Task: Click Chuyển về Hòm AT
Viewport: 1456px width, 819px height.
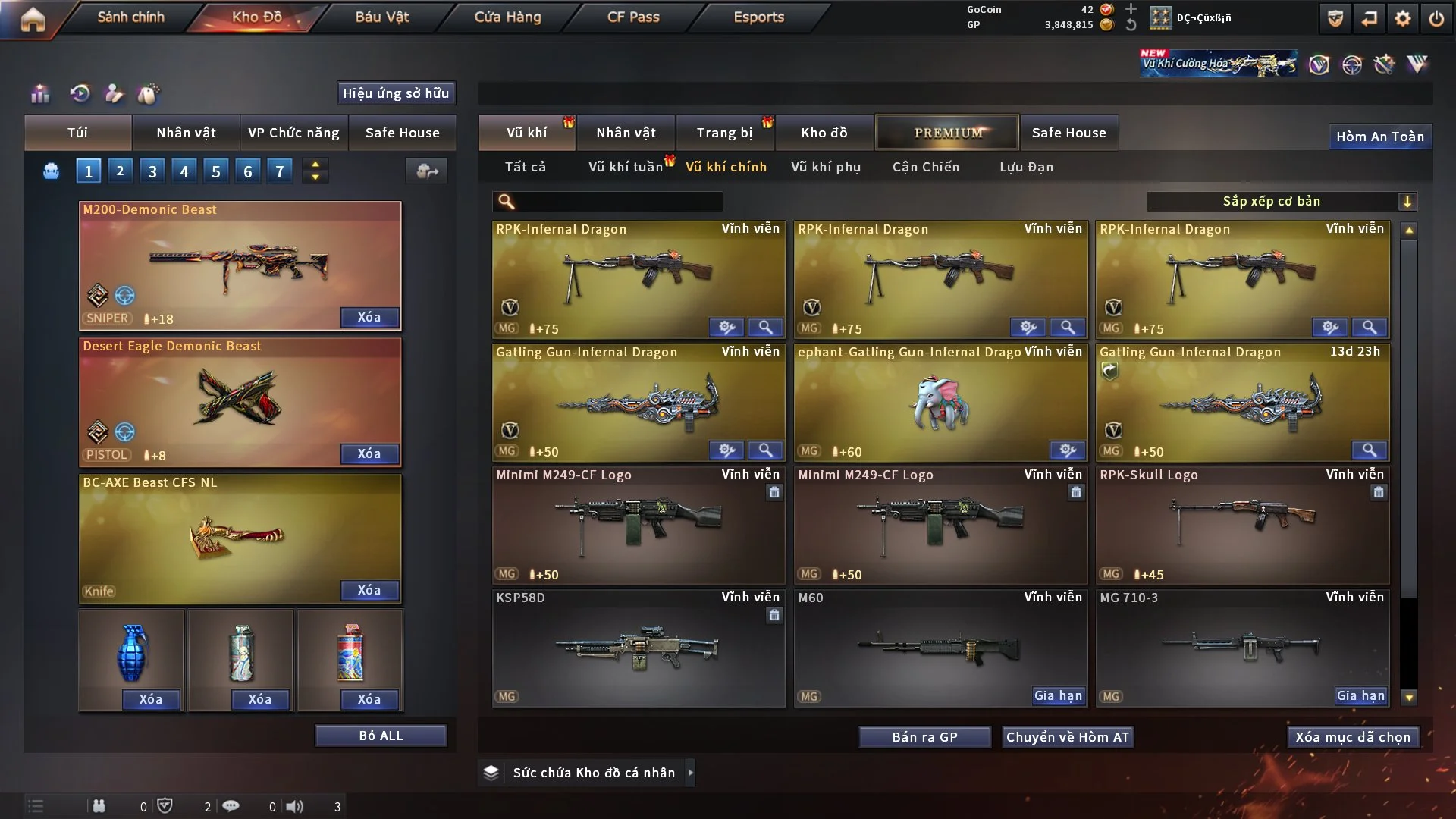Action: 1067,737
